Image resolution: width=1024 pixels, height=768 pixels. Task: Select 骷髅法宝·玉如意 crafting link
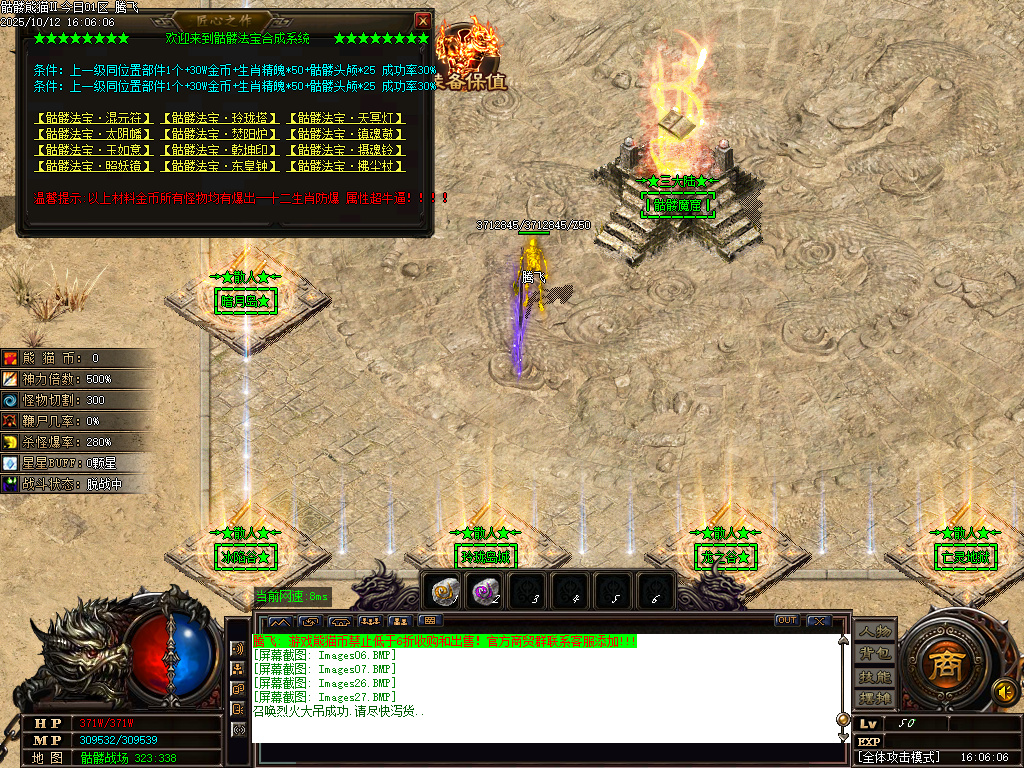(94, 150)
